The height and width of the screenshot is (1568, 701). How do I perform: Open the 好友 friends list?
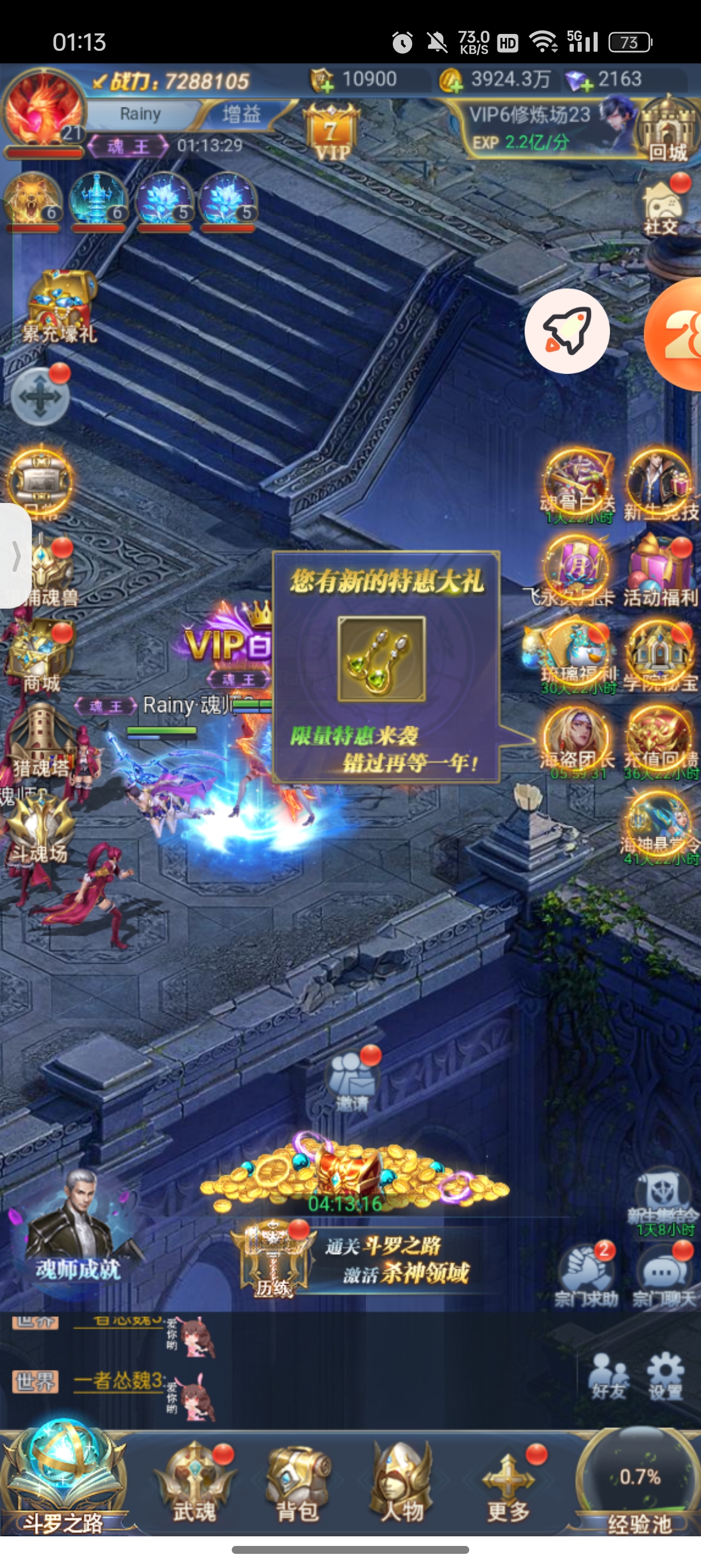pos(609,1376)
